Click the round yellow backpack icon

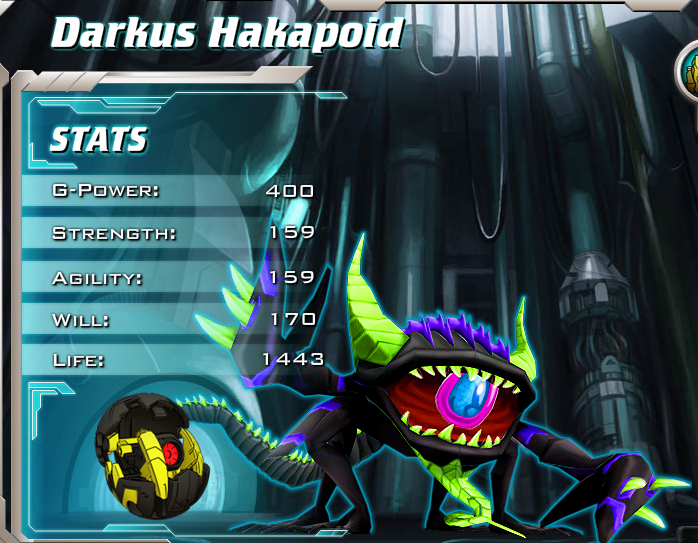coord(690,74)
